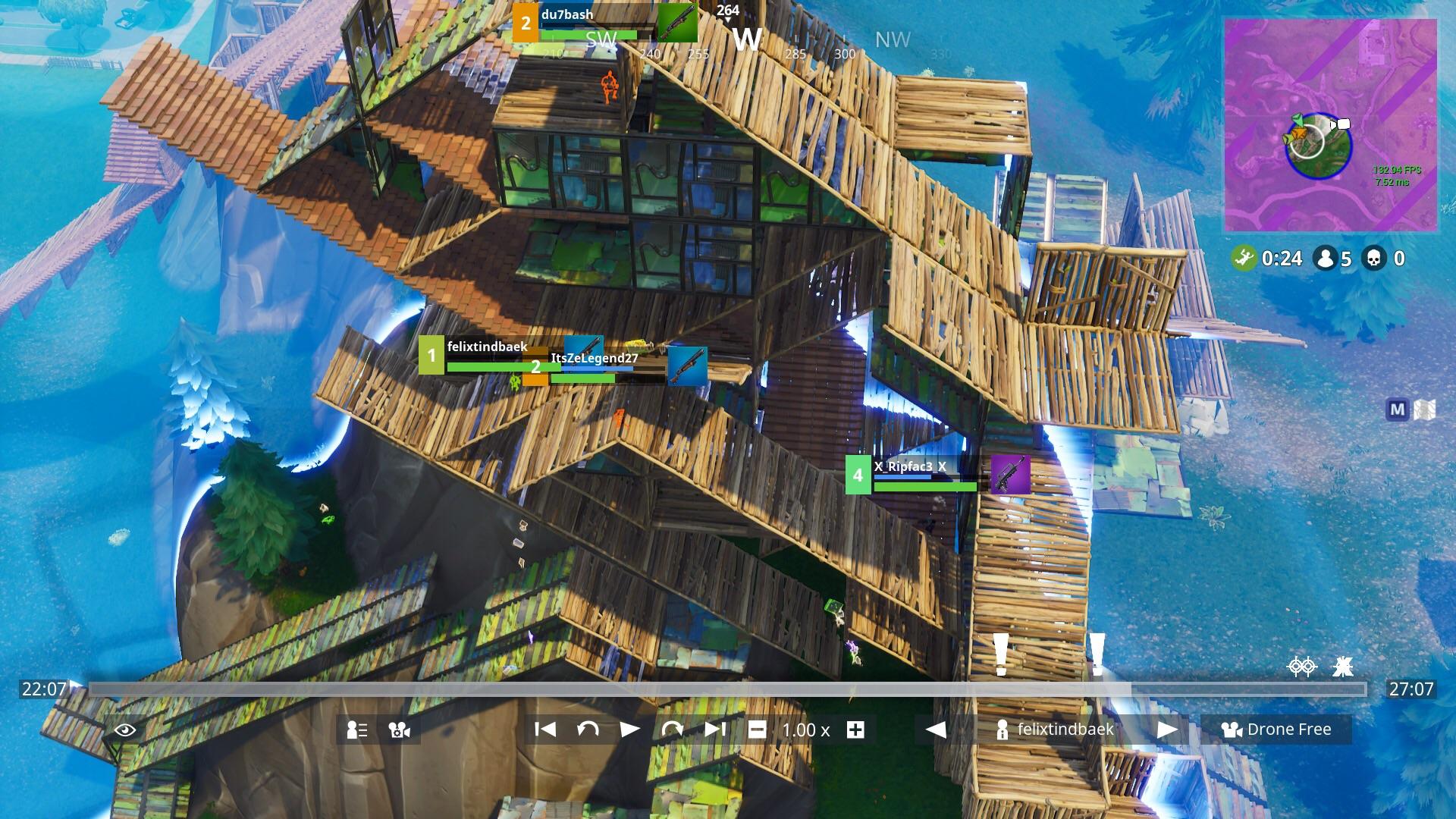Click the player info icon beside felixtindbaek
The image size is (1456, 819).
coord(1003,730)
